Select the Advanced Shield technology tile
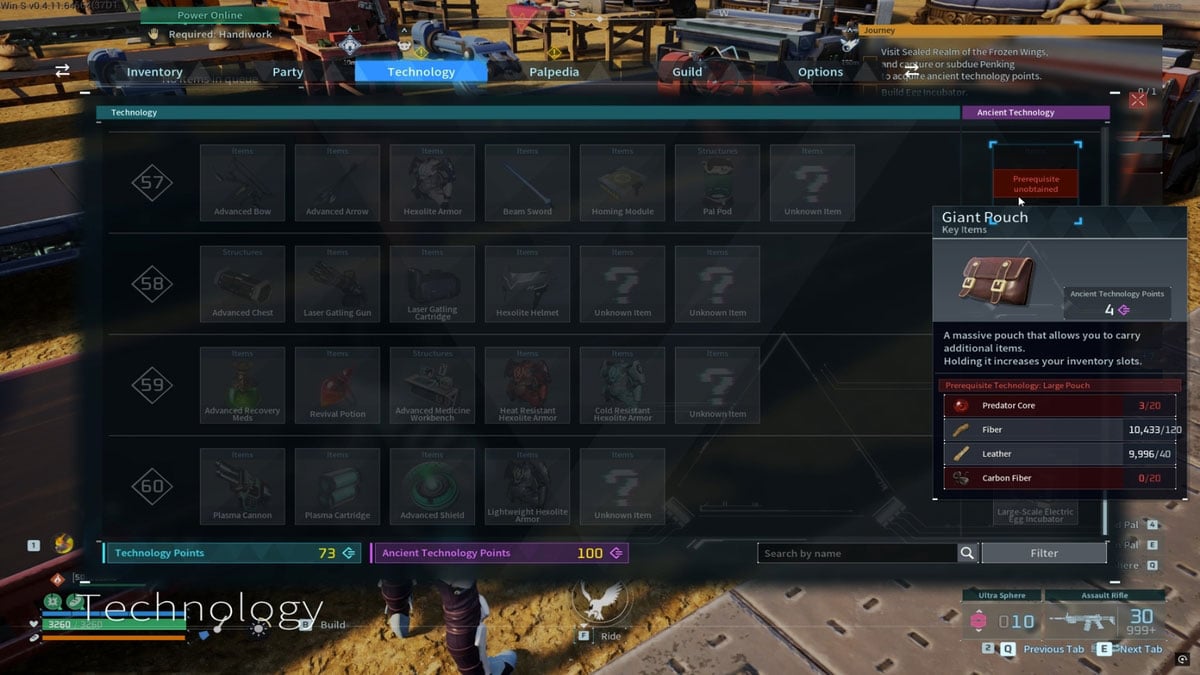1200x675 pixels. click(432, 486)
